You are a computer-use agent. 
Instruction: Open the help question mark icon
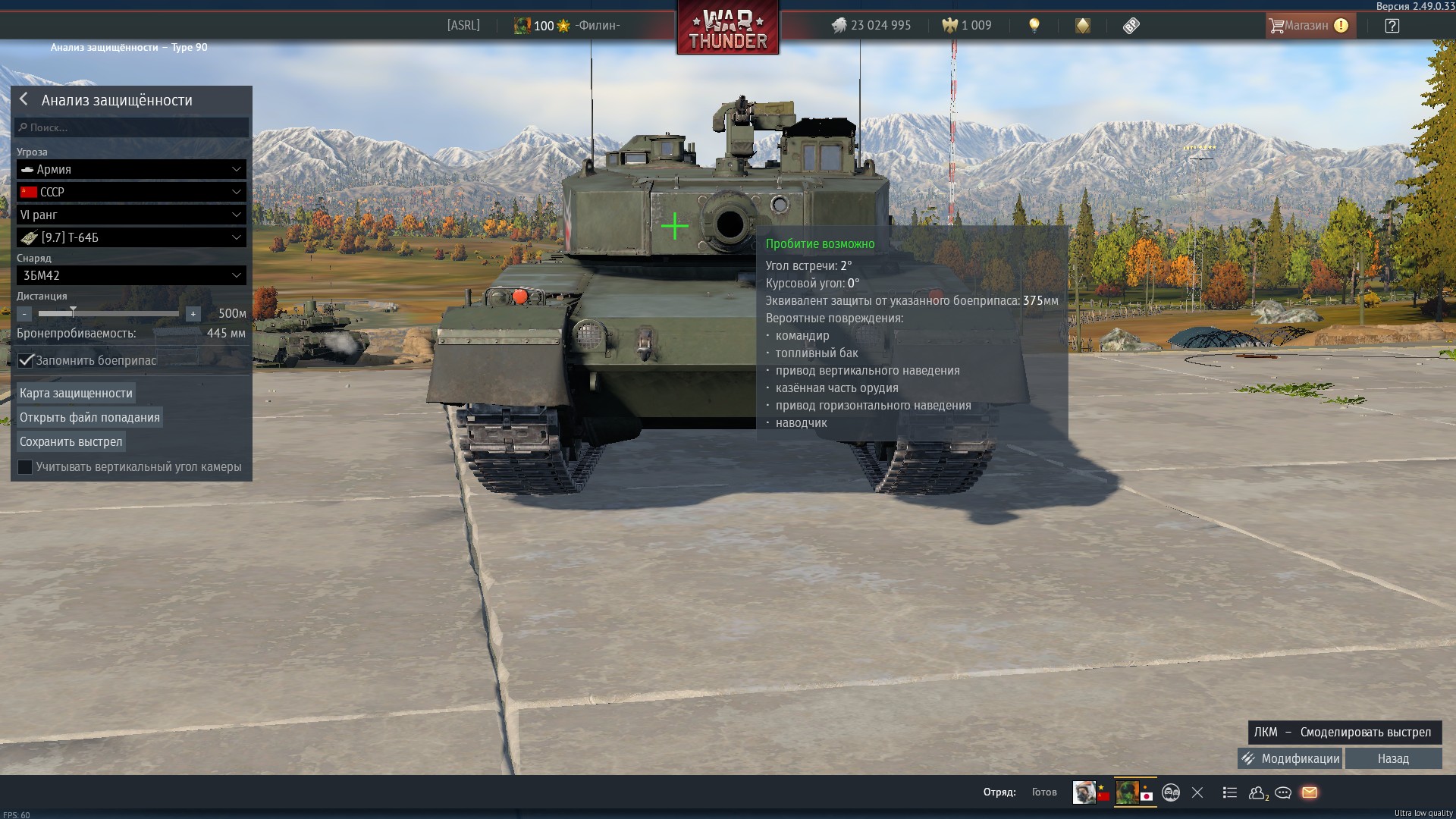[x=1392, y=26]
